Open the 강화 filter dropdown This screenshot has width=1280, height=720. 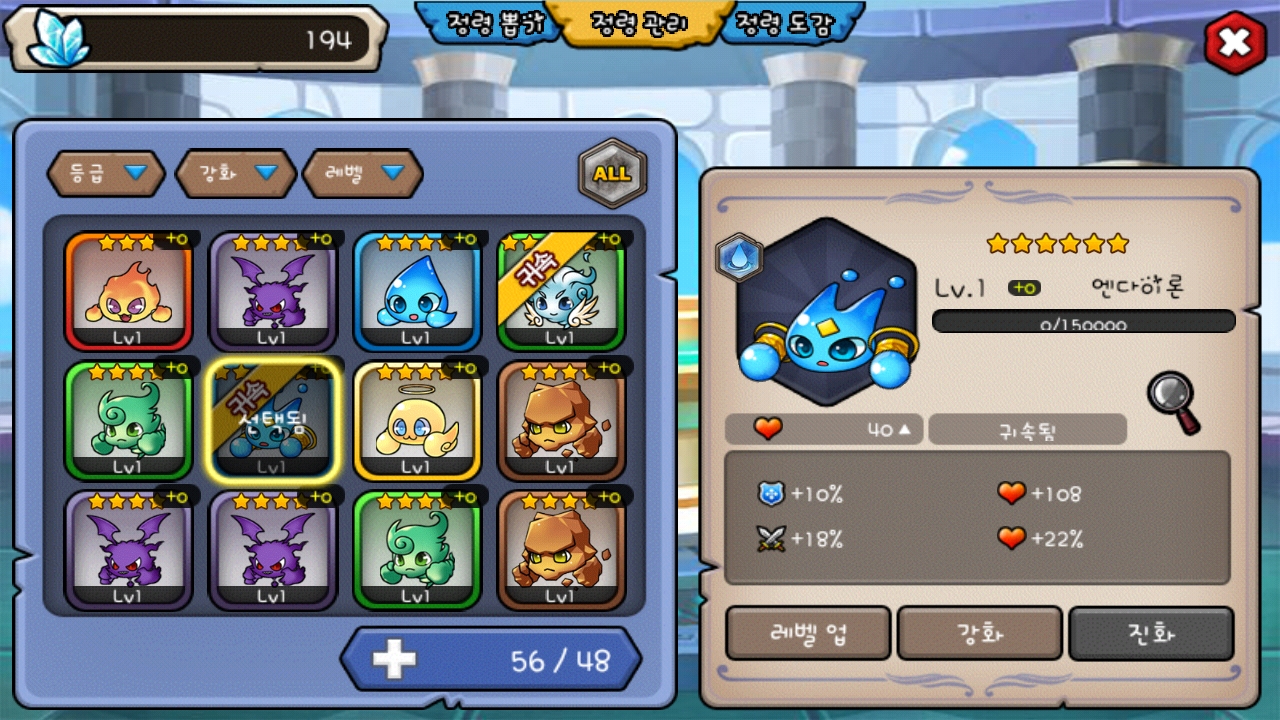[236, 173]
